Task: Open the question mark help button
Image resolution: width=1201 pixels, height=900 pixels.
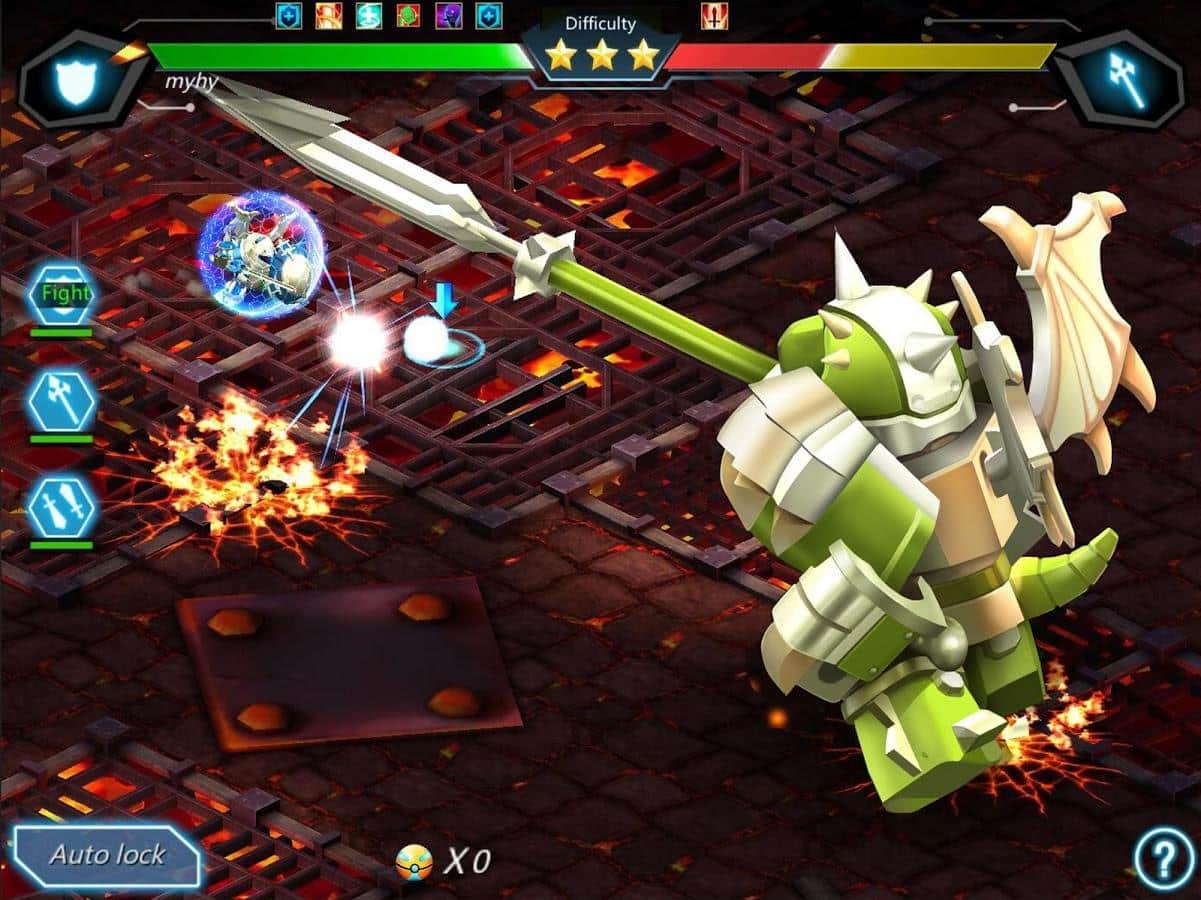Action: click(x=1164, y=858)
